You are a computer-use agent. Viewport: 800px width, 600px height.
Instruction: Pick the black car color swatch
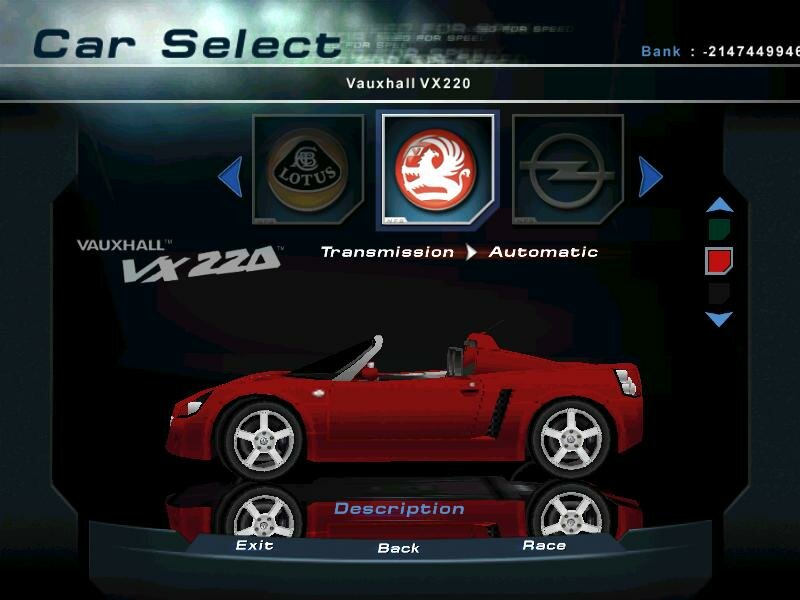click(719, 292)
